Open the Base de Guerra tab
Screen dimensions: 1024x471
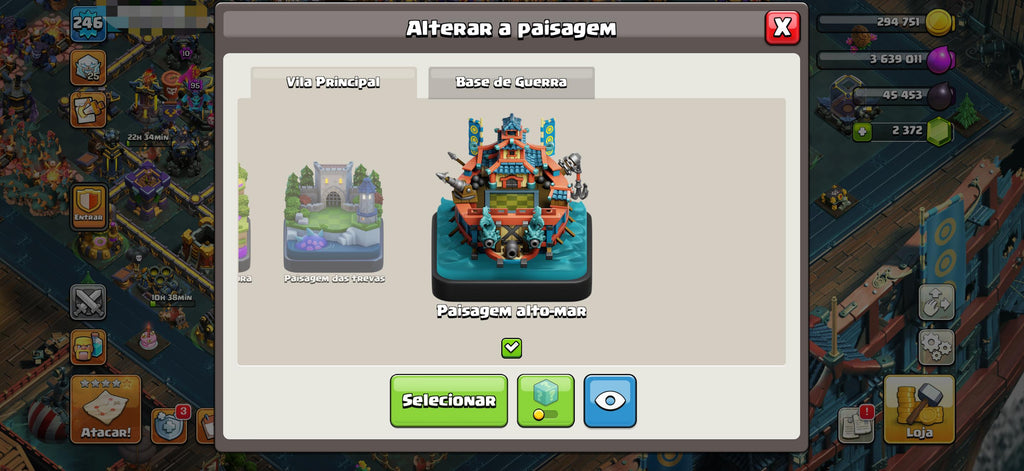coord(511,83)
